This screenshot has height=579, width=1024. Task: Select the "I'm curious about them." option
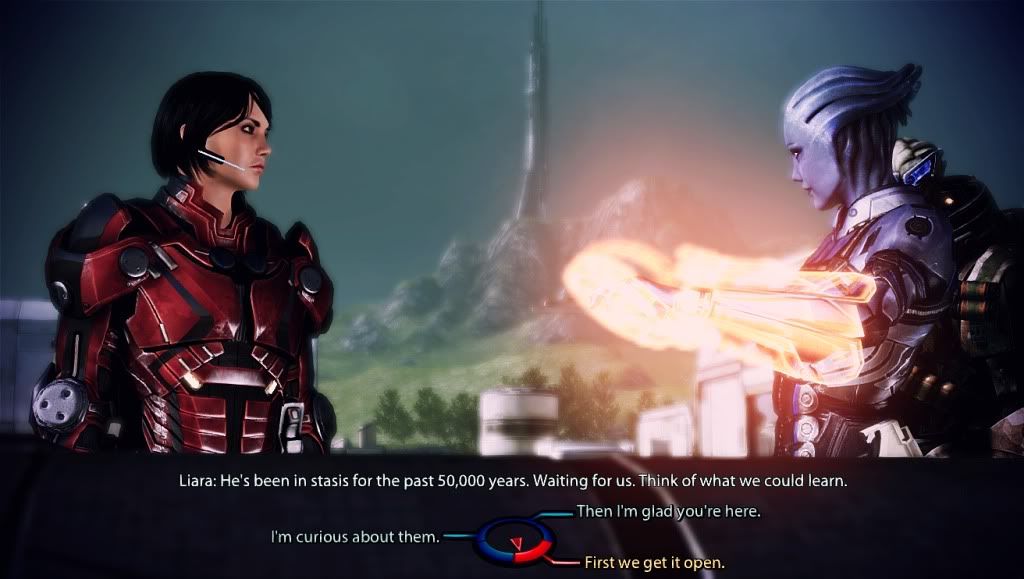[355, 537]
